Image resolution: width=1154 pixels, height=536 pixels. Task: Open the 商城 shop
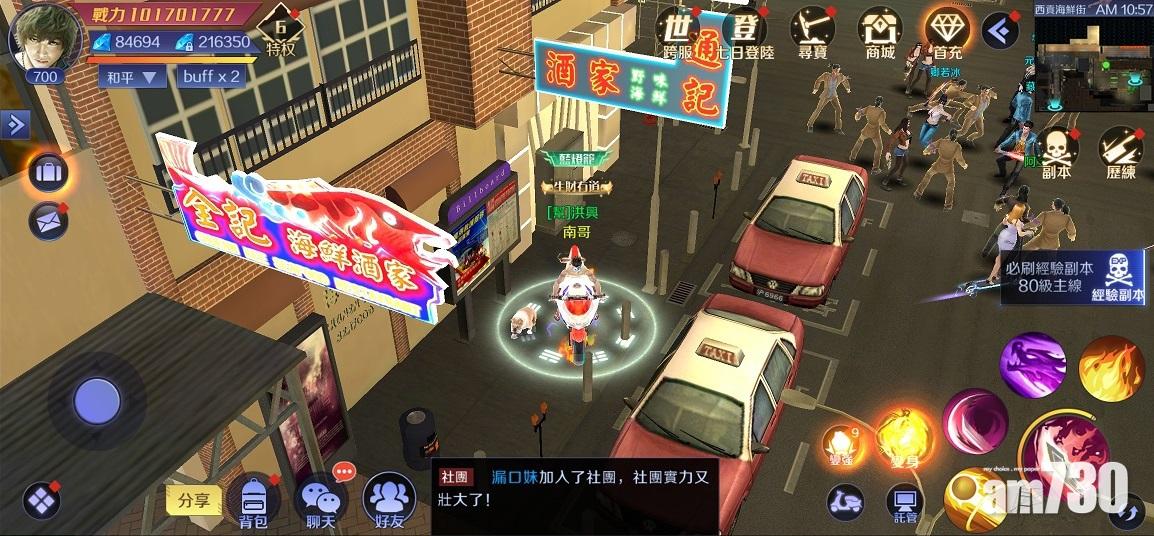tap(880, 32)
